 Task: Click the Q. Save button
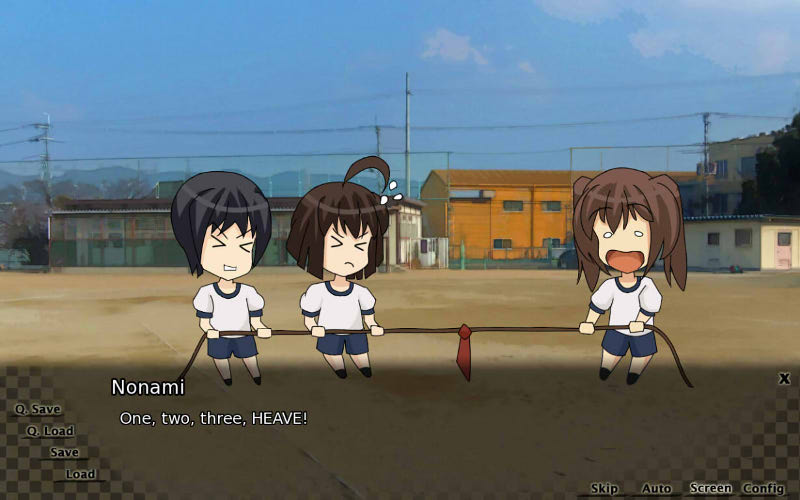[37, 409]
